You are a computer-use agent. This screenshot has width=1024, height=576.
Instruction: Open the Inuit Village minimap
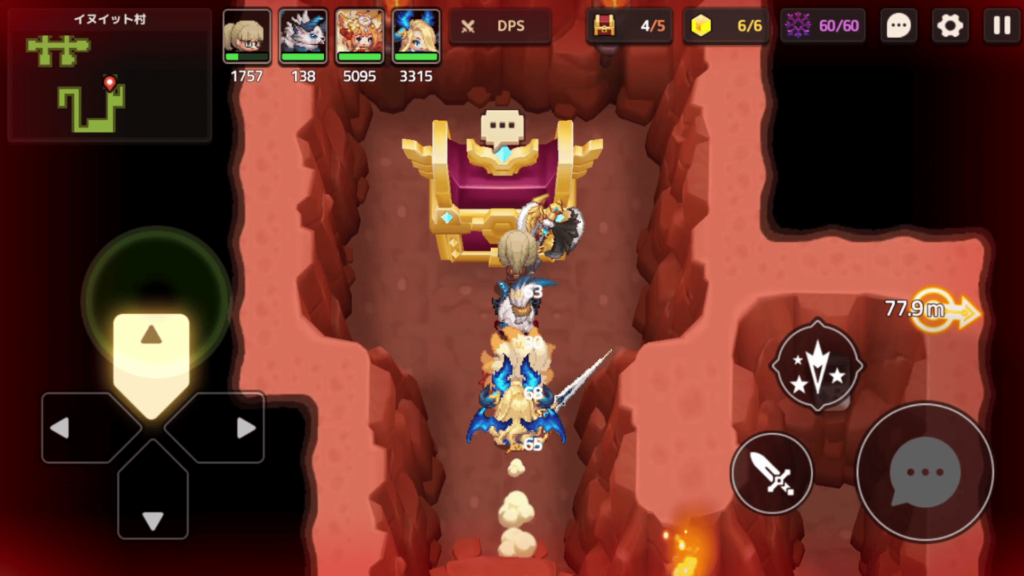pos(109,76)
